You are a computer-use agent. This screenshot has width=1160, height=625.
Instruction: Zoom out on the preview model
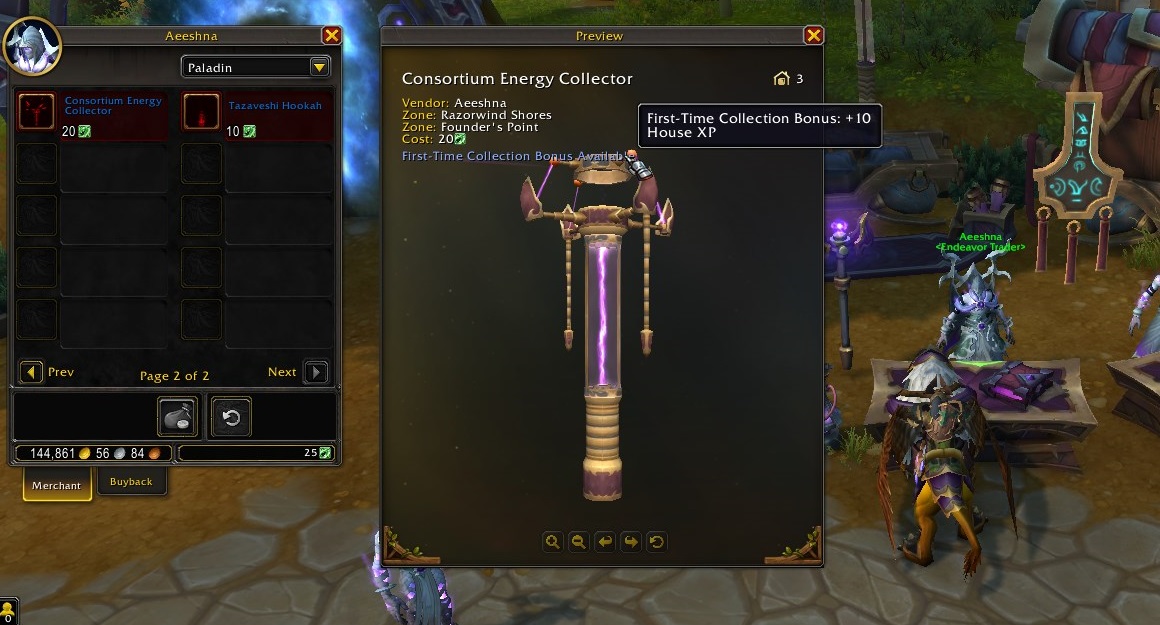click(x=578, y=542)
